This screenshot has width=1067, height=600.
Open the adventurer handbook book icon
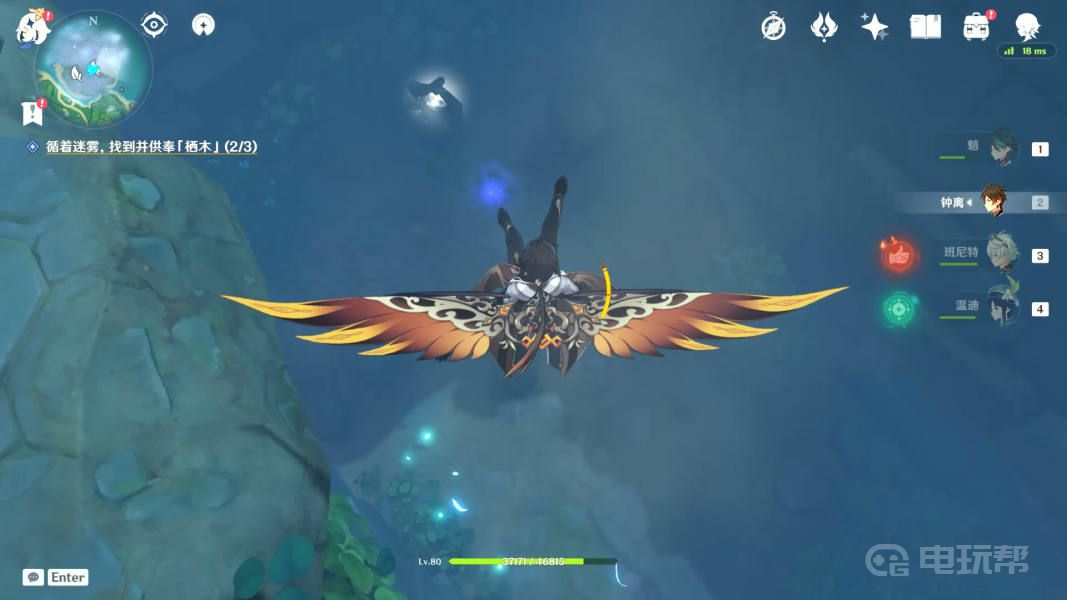pos(925,27)
